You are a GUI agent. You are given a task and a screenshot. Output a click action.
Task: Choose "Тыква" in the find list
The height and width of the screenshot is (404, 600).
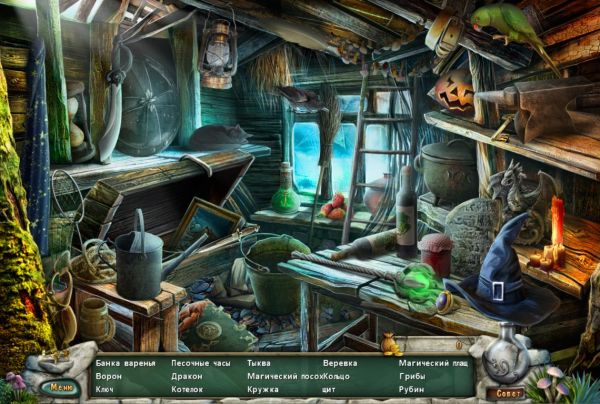[258, 362]
